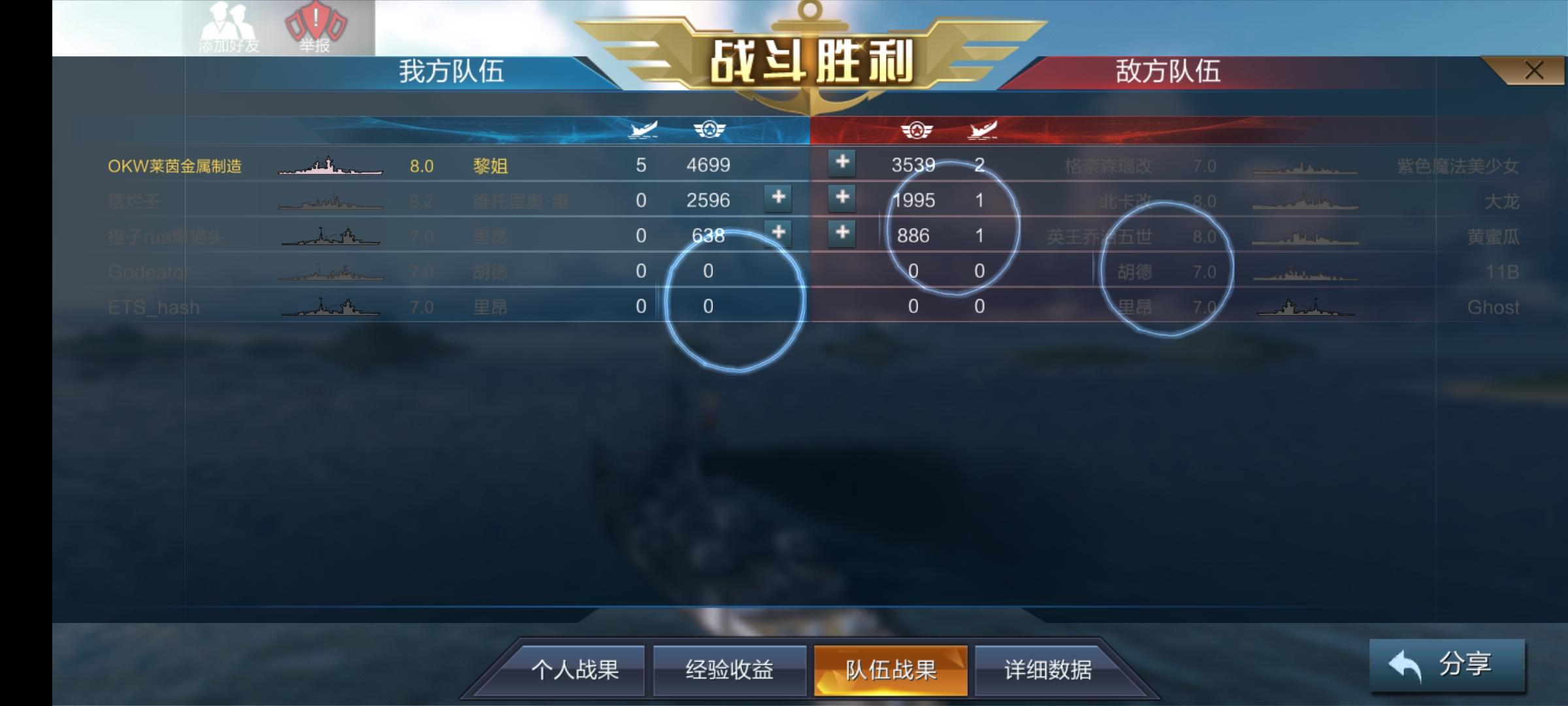The width and height of the screenshot is (1568, 706).
Task: Open the 经验收益 tab
Action: coord(728,669)
